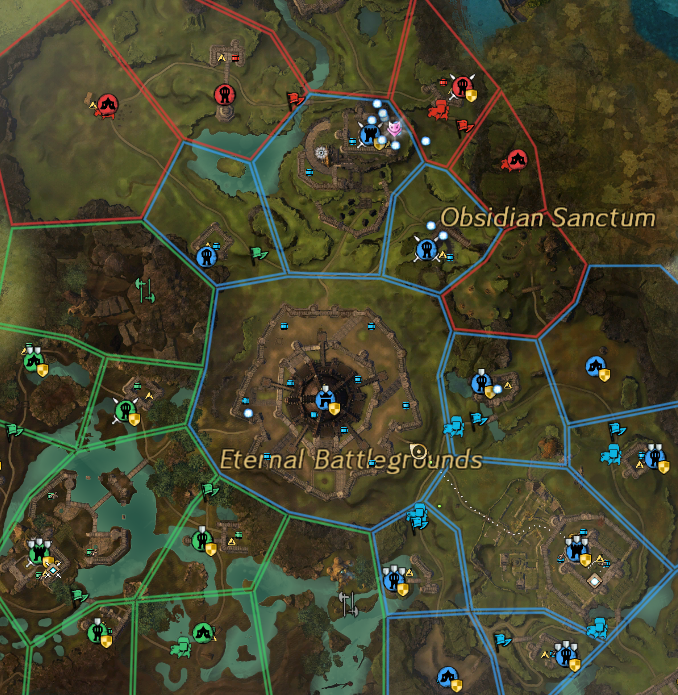
Task: Click the pink cat-face squad marker
Action: (395, 127)
